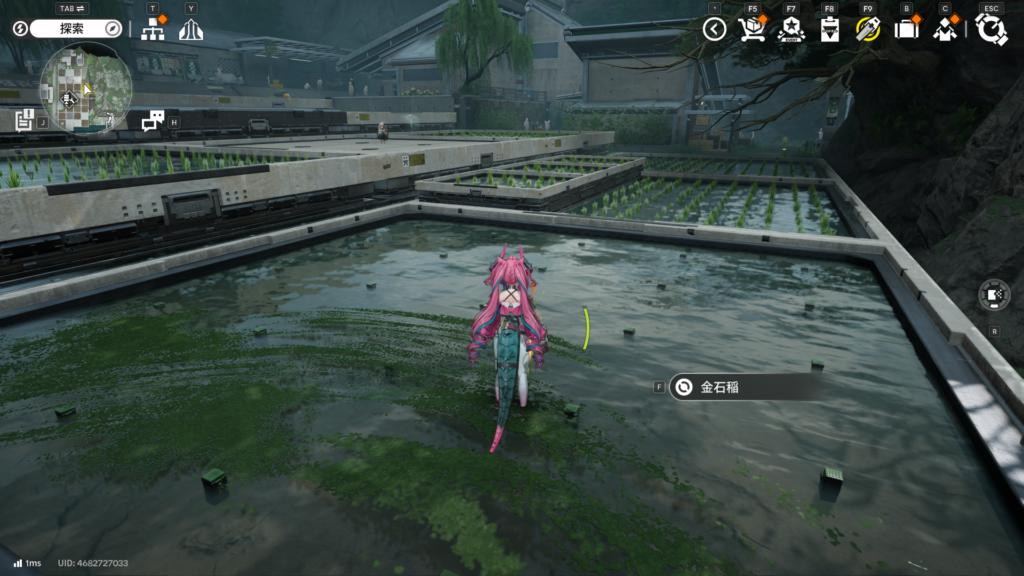Activate the round camera-style button on right edge
Screen dimensions: 1024x576
pyautogui.click(x=993, y=295)
